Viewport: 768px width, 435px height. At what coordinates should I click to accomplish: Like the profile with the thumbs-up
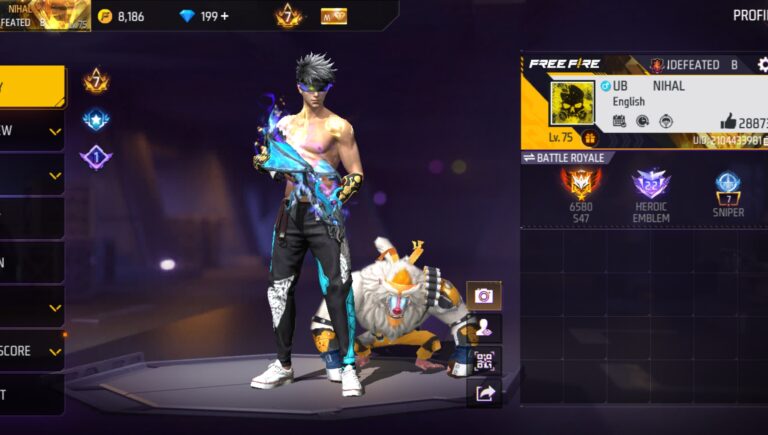tap(728, 121)
